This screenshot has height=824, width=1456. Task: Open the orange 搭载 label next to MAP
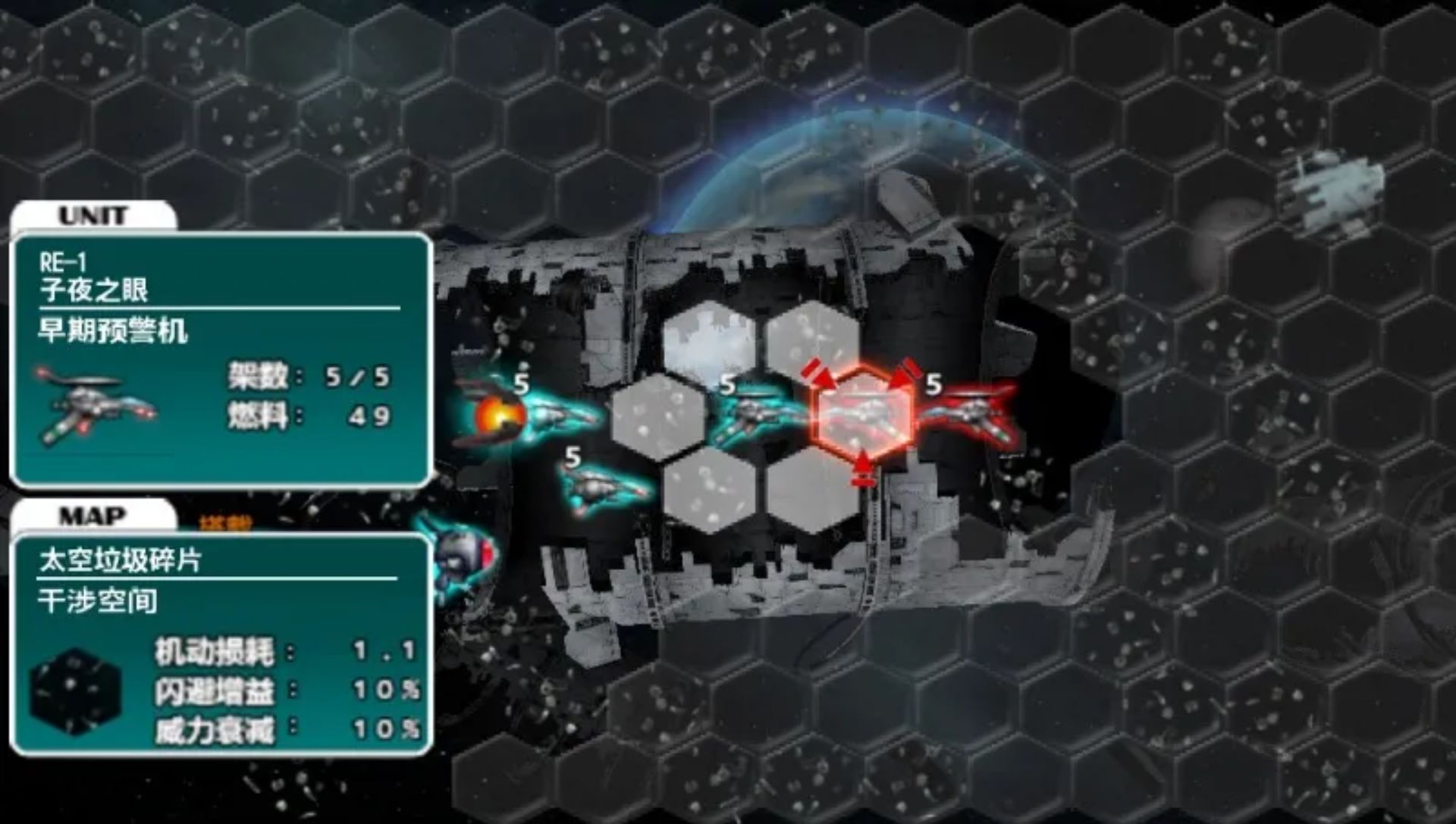click(x=224, y=519)
